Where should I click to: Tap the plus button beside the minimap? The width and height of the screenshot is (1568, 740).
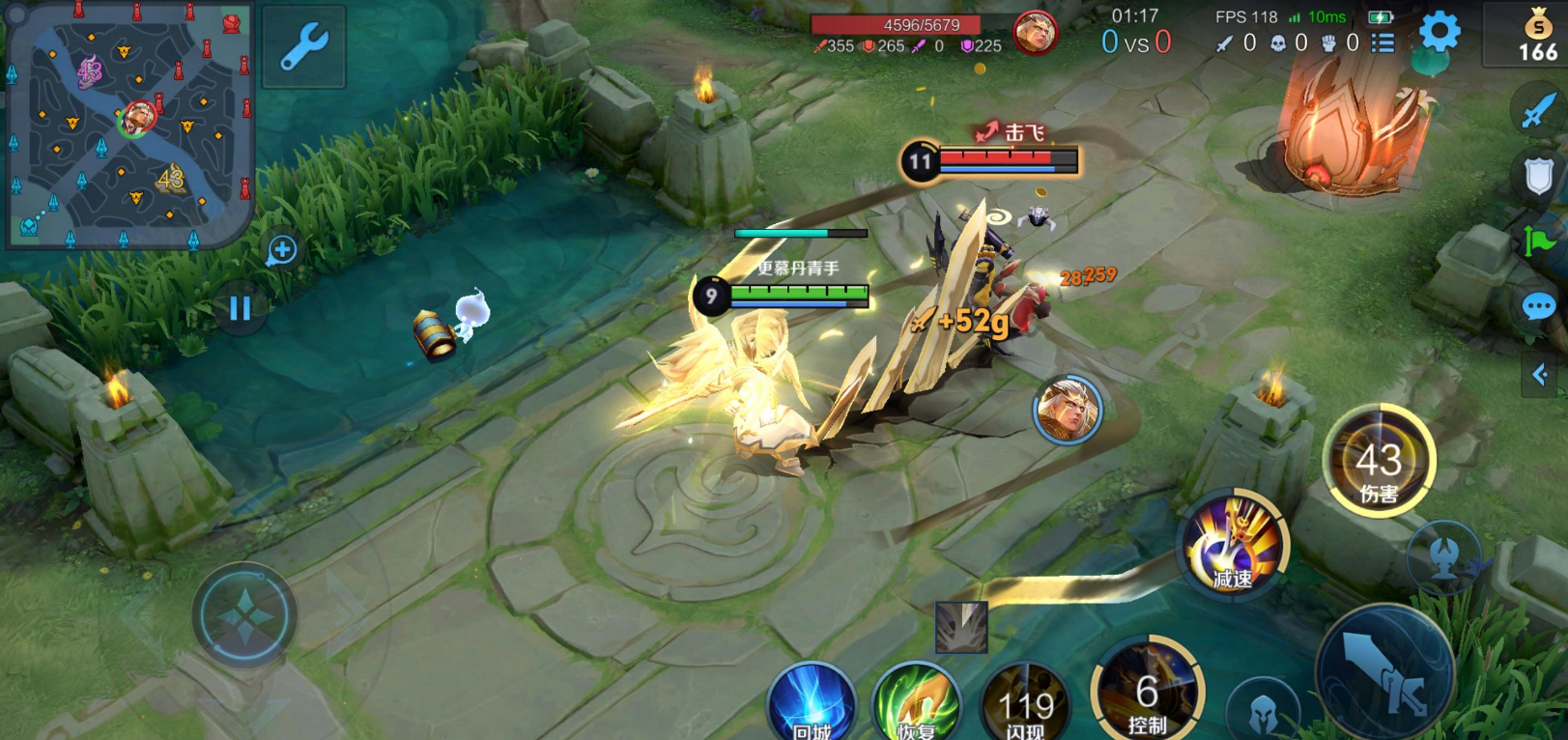(x=281, y=251)
